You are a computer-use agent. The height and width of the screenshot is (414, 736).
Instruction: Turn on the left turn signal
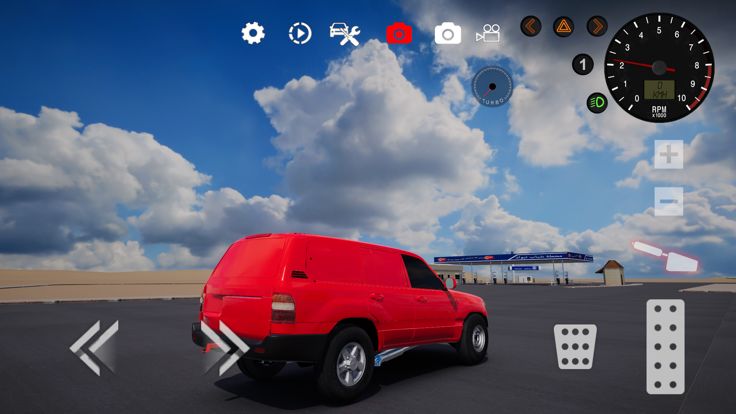coord(531,26)
